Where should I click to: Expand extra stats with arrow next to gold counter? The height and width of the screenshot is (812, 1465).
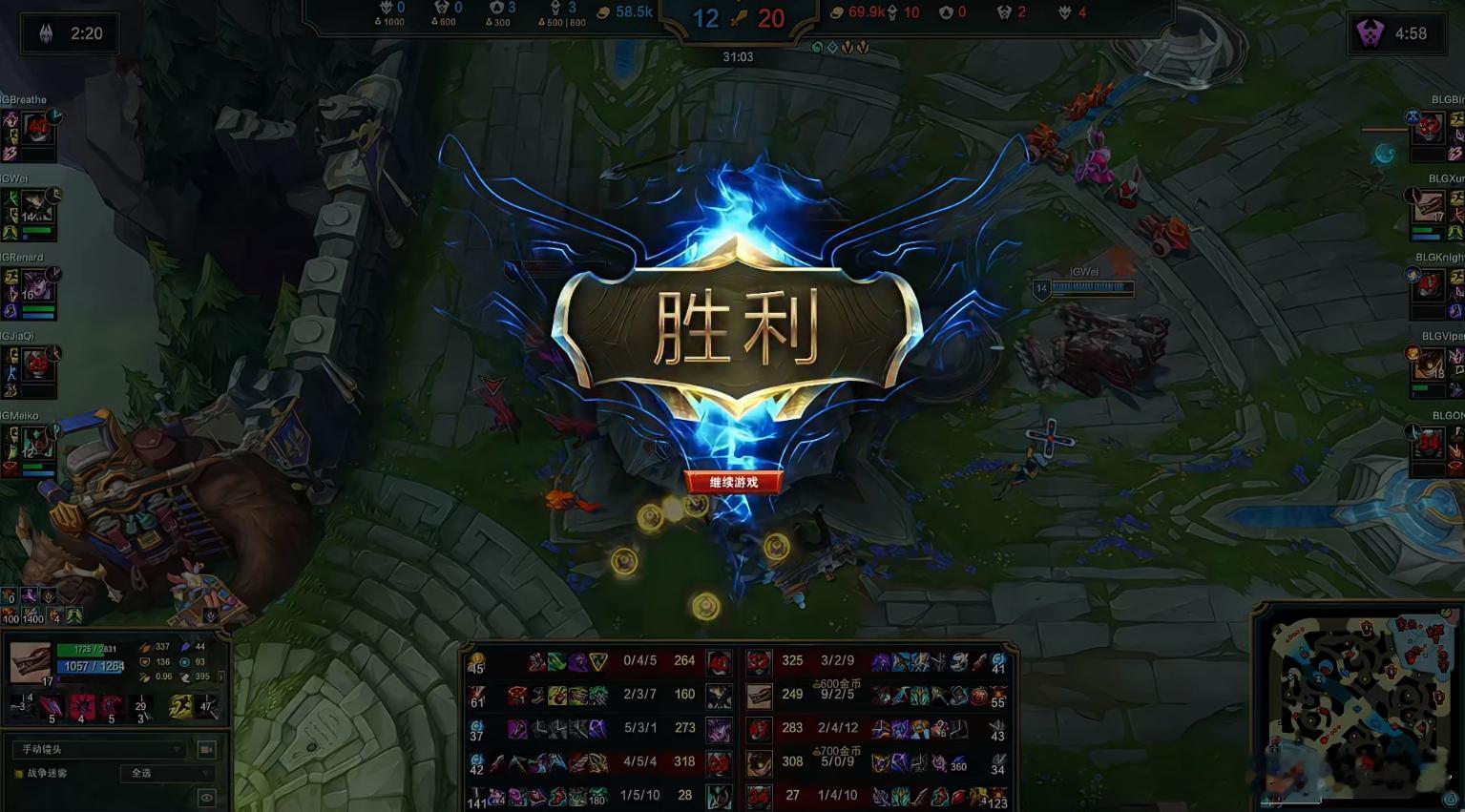(x=220, y=677)
